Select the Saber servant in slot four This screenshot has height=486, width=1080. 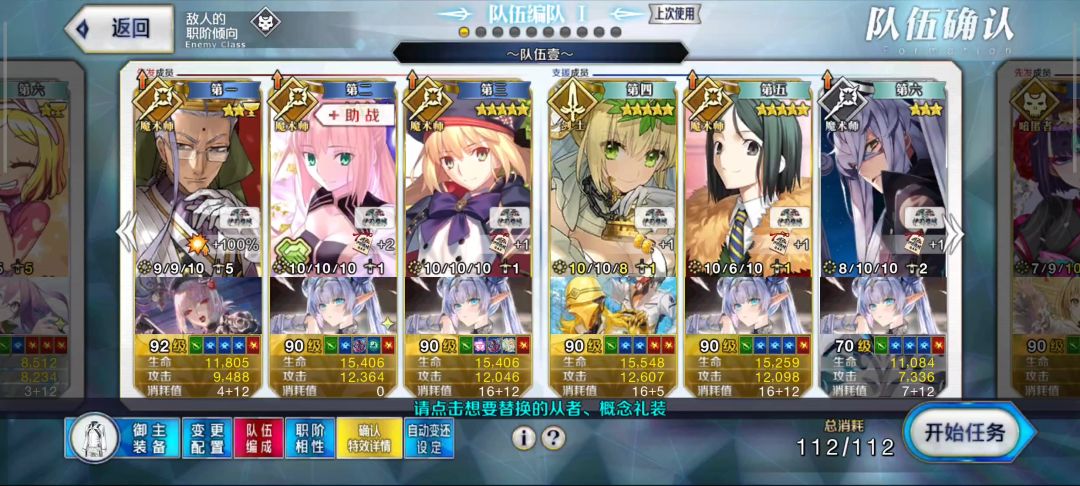pyautogui.click(x=612, y=180)
